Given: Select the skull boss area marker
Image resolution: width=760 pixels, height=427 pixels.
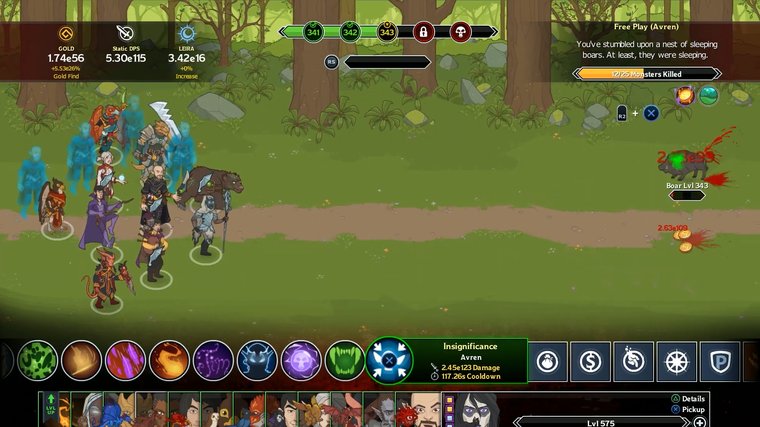Looking at the screenshot, I should [x=460, y=32].
